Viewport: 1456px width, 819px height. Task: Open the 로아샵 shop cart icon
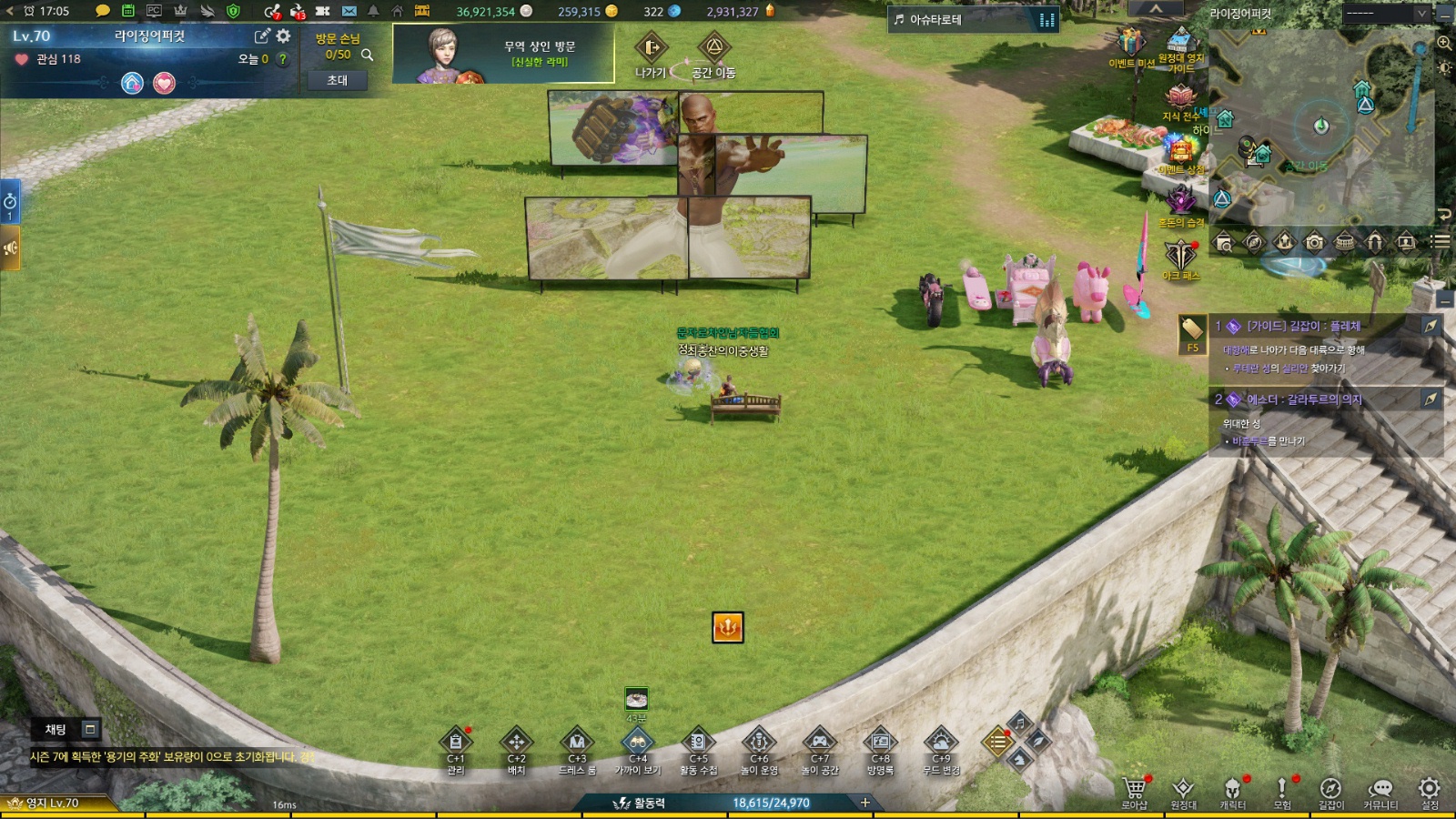point(1134,788)
